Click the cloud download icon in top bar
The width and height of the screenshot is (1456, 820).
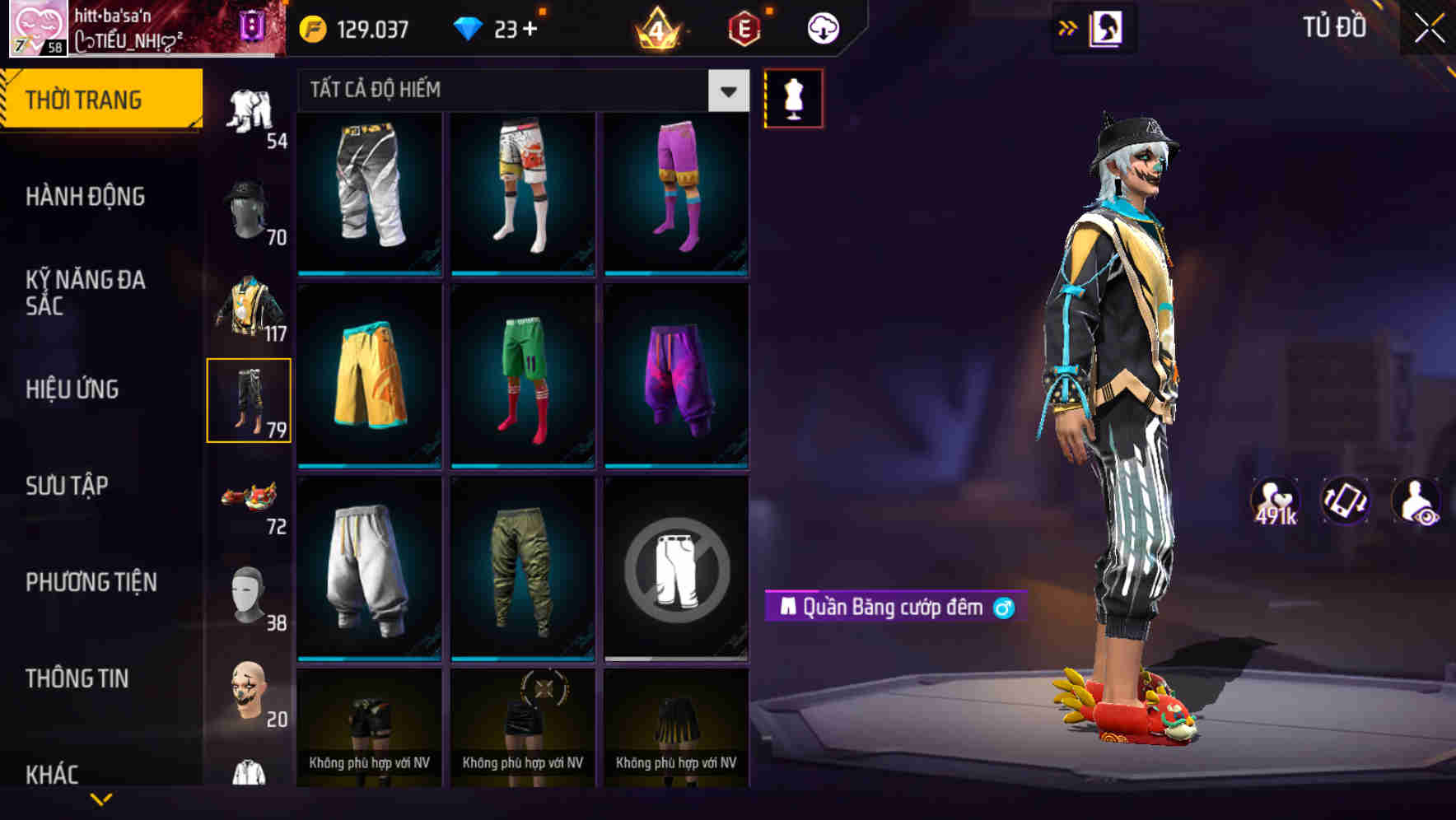pos(823,27)
